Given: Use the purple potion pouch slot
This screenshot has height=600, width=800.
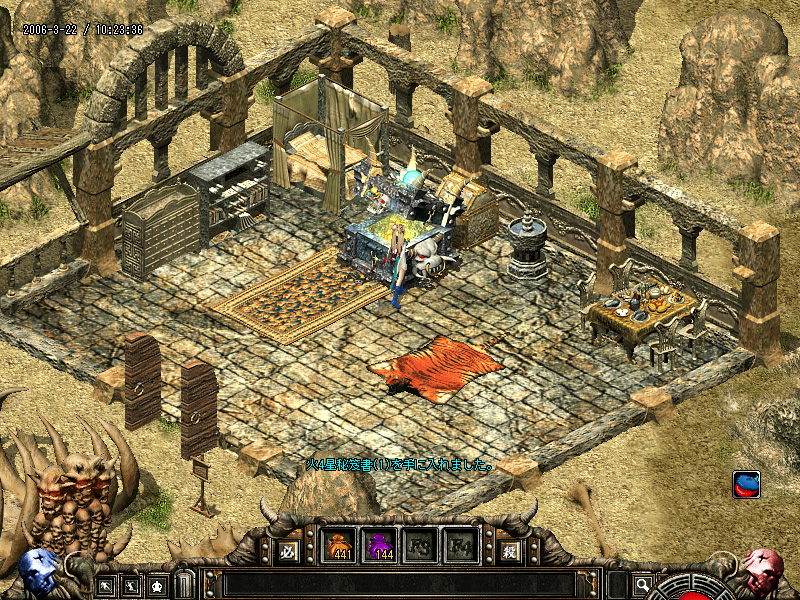Looking at the screenshot, I should (379, 548).
